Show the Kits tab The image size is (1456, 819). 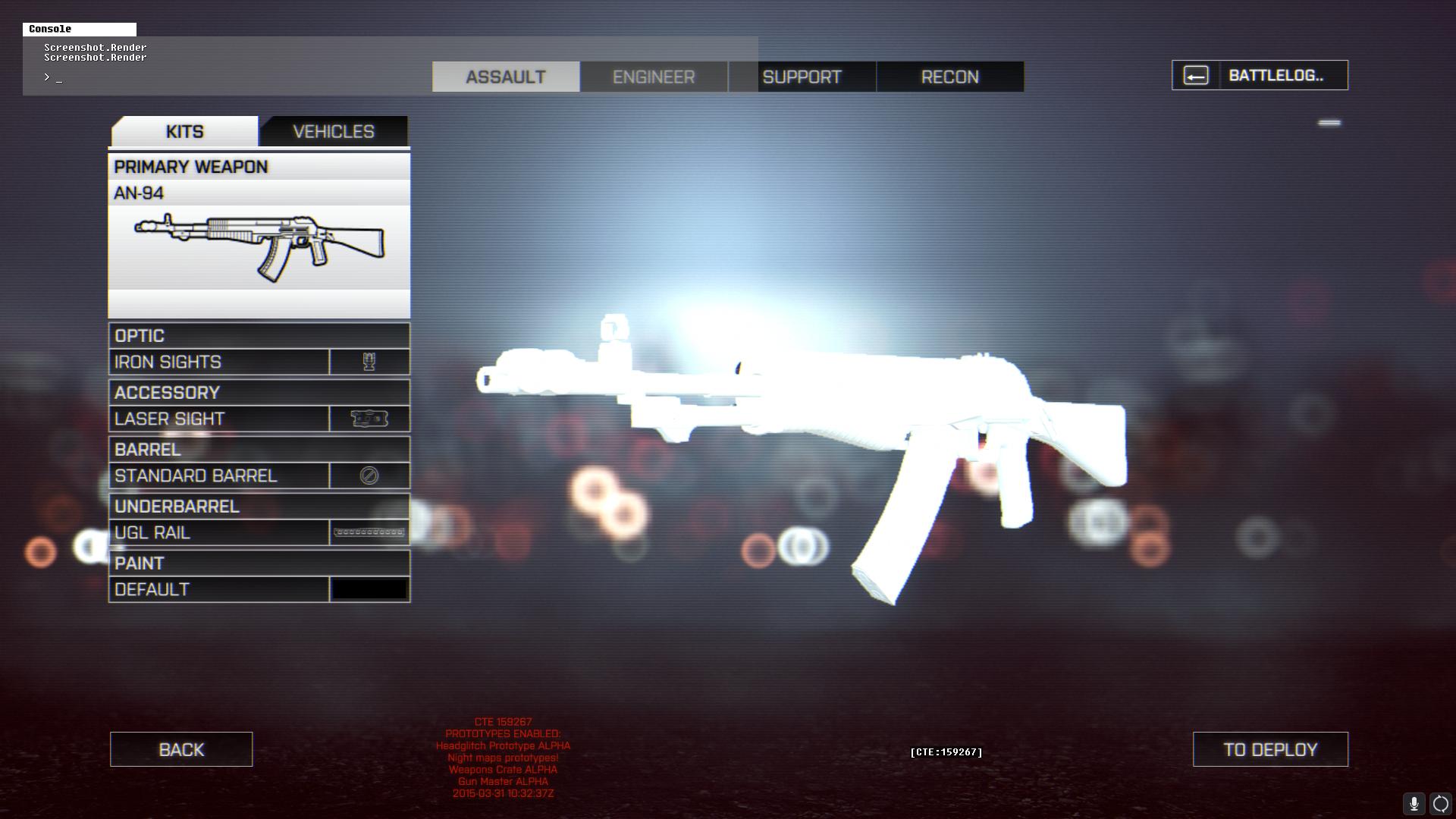[x=184, y=131]
